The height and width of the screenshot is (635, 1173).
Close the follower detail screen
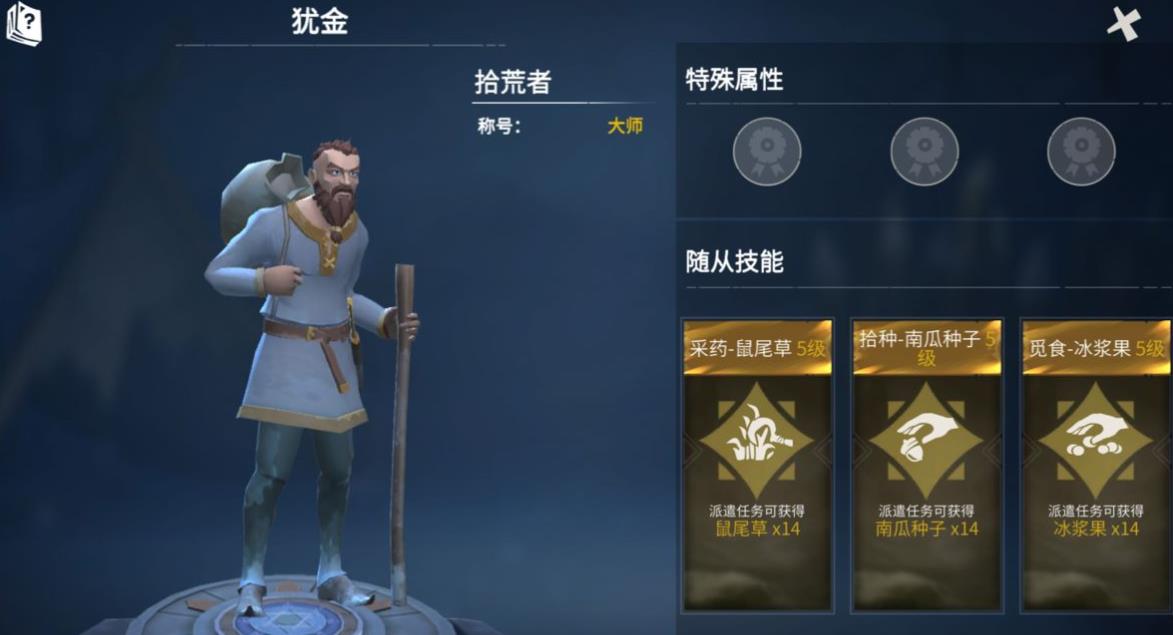coord(1124,23)
